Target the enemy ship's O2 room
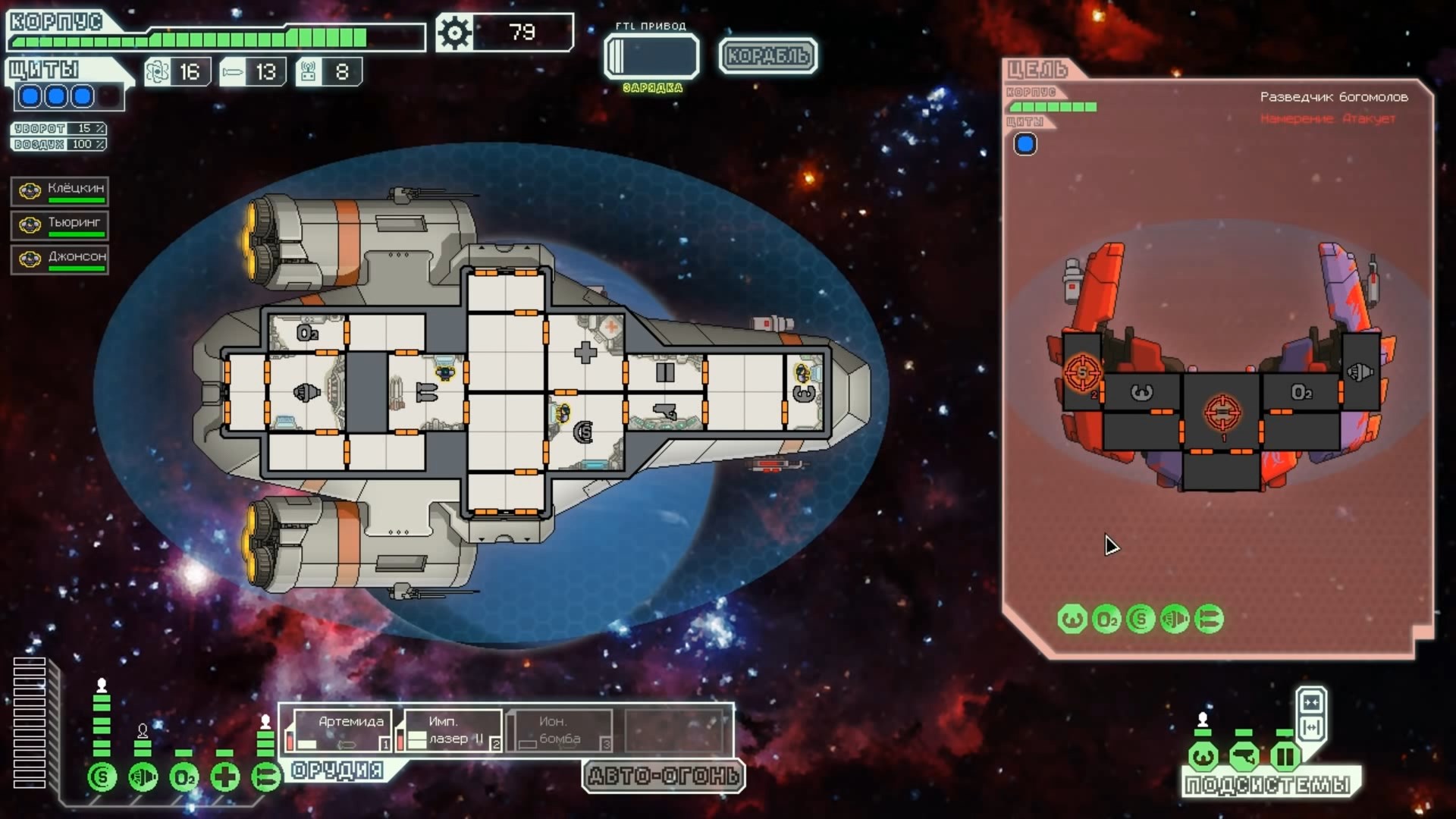Image resolution: width=1456 pixels, height=819 pixels. (1300, 393)
